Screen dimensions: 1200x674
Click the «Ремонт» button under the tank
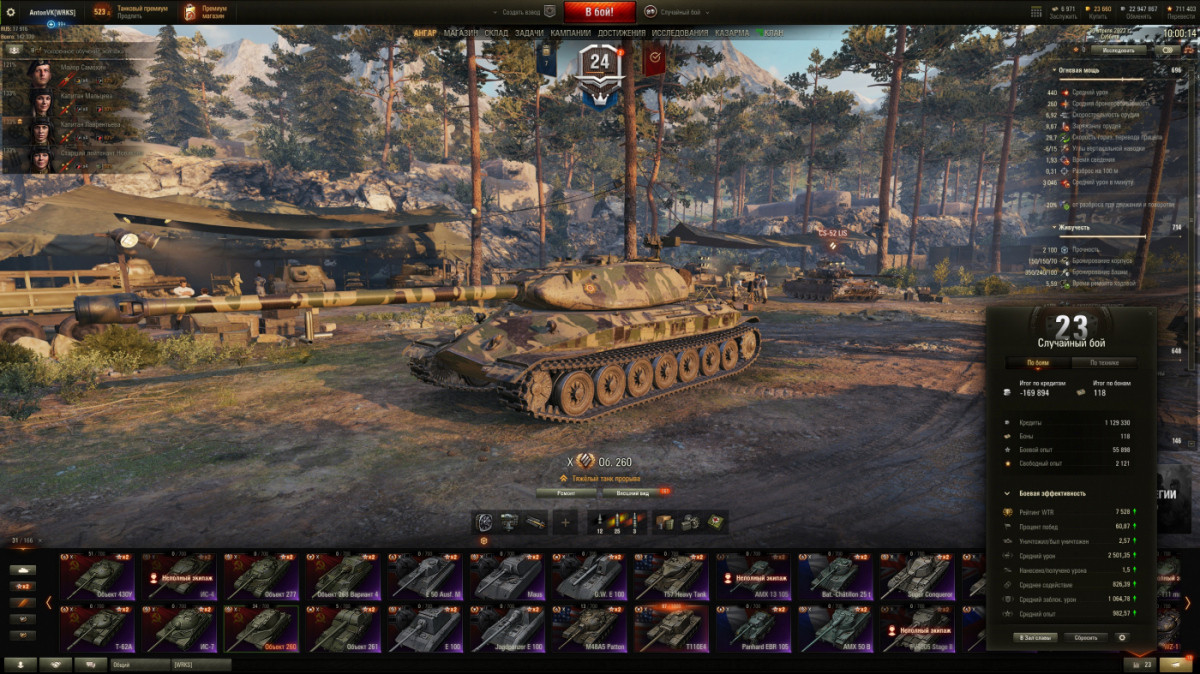pyautogui.click(x=565, y=492)
